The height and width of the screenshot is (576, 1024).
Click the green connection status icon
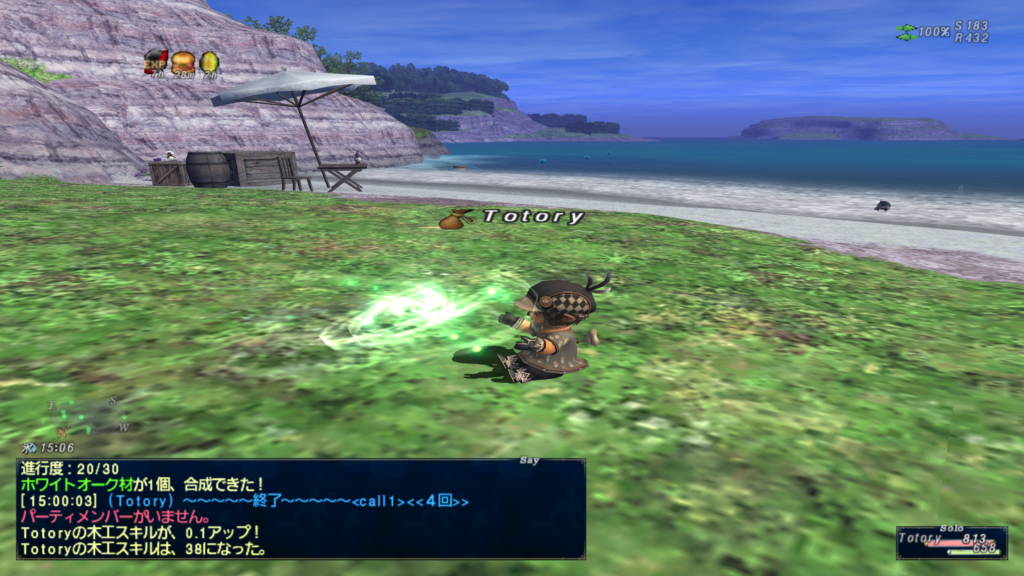906,32
